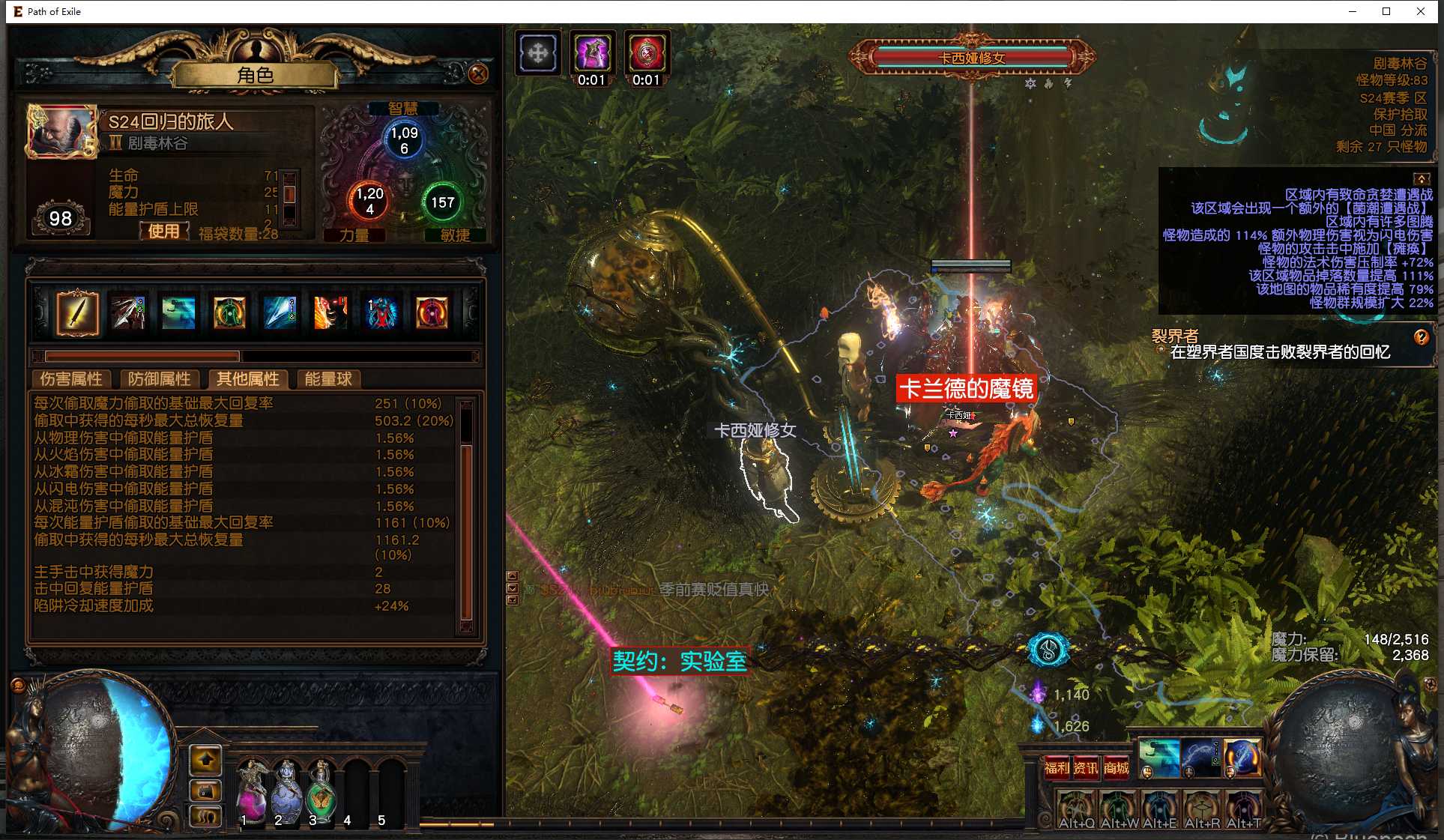Open the 商城 shop
1444x840 pixels.
coord(1116,767)
